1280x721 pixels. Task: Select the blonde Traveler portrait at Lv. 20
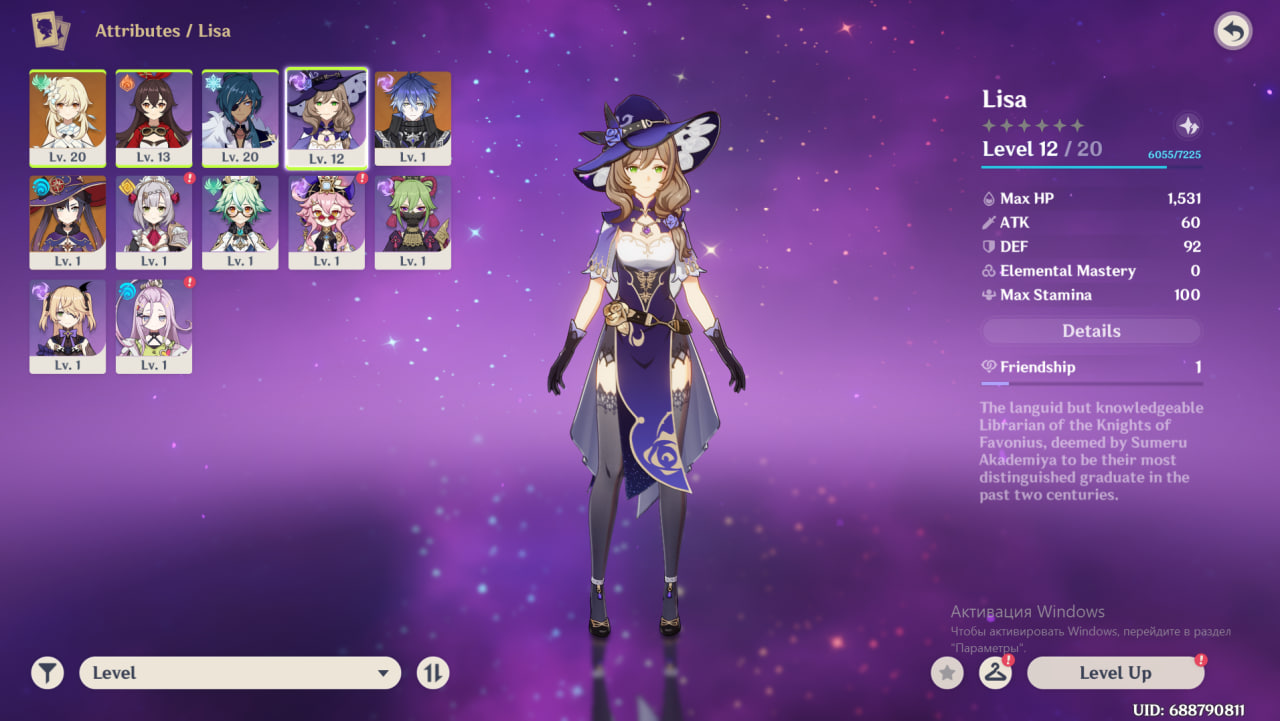68,118
